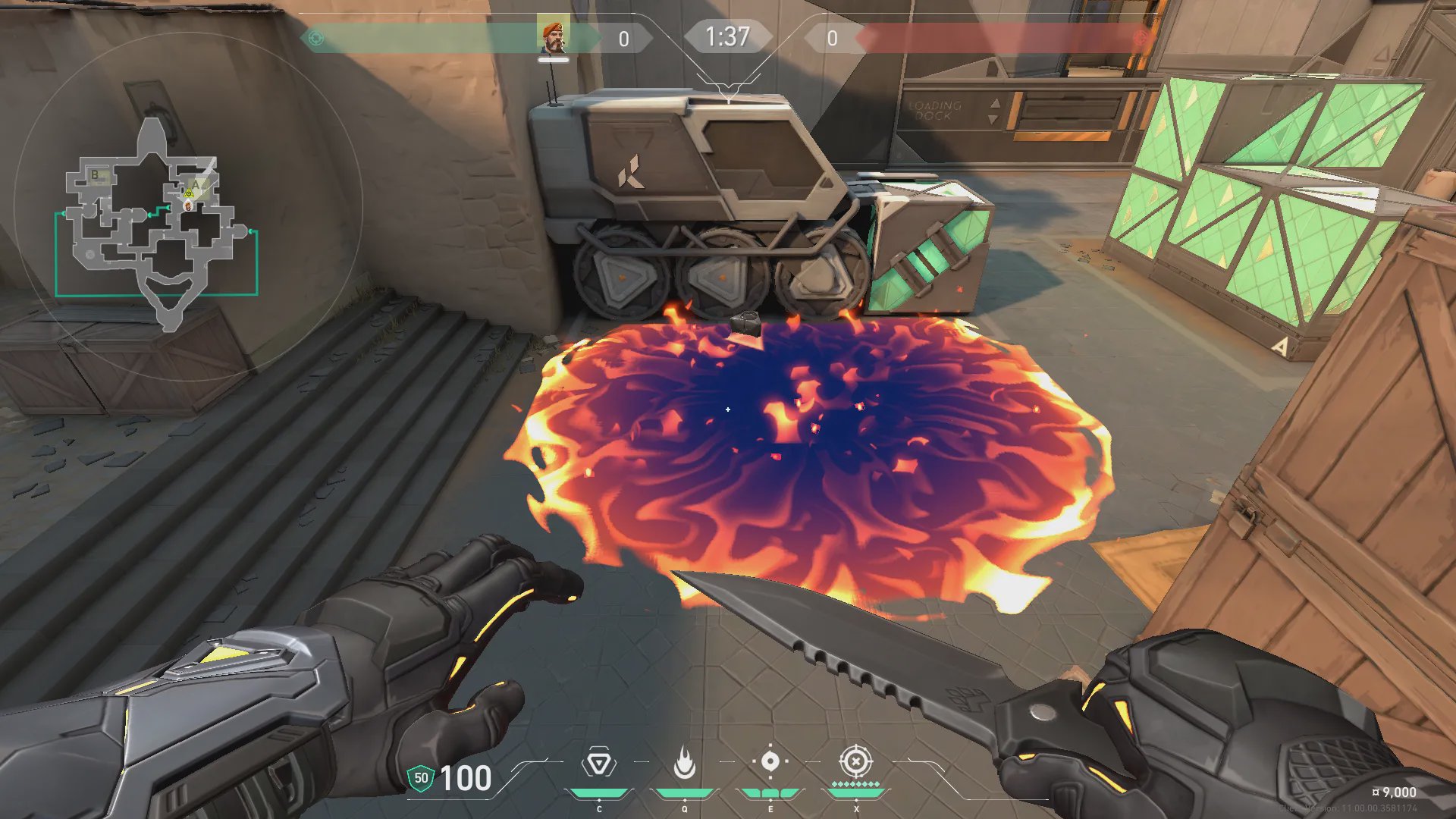Activate the Incendiary flame ability icon
The height and width of the screenshot is (819, 1456).
click(x=685, y=763)
